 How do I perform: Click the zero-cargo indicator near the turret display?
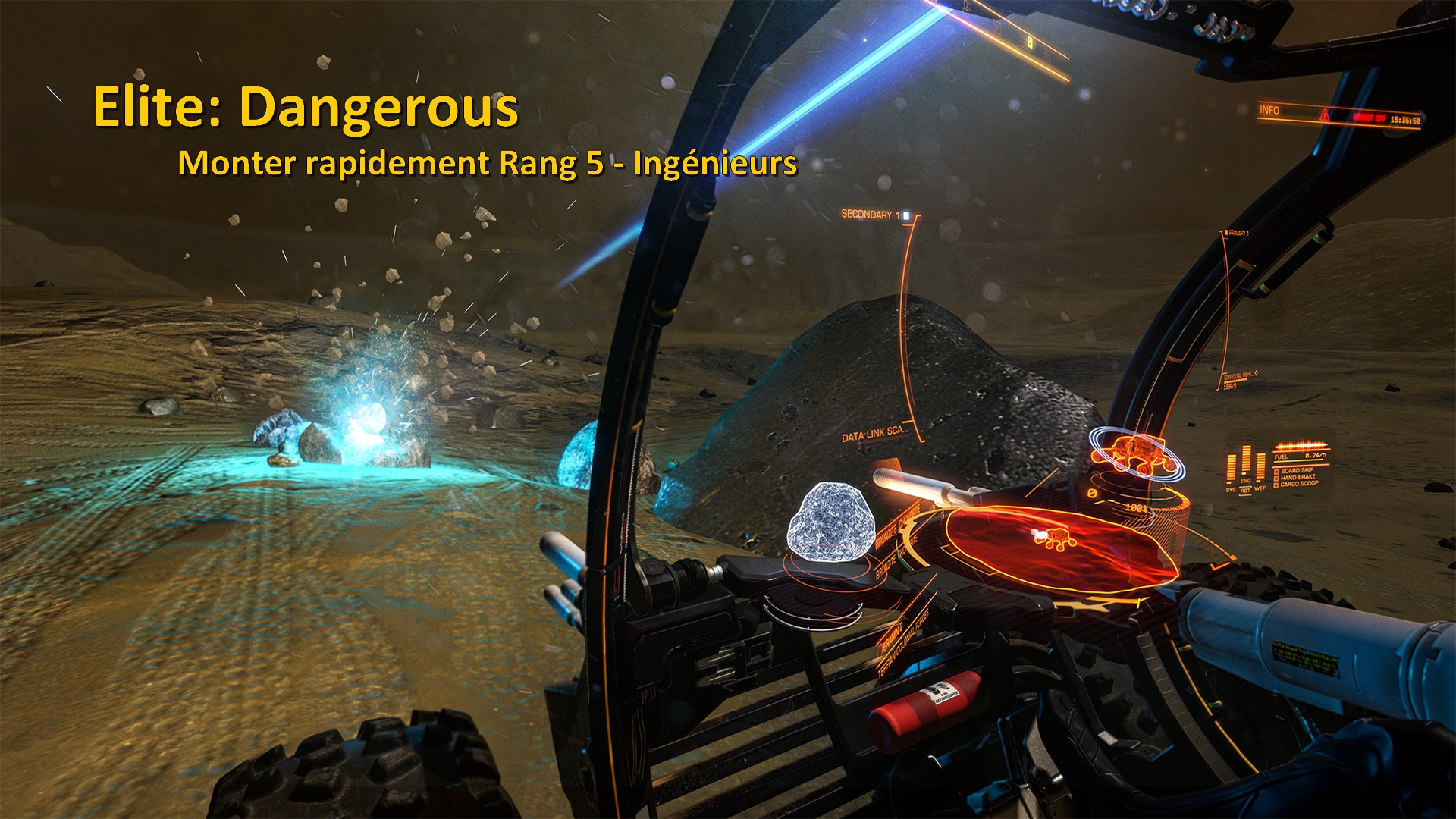[1092, 493]
